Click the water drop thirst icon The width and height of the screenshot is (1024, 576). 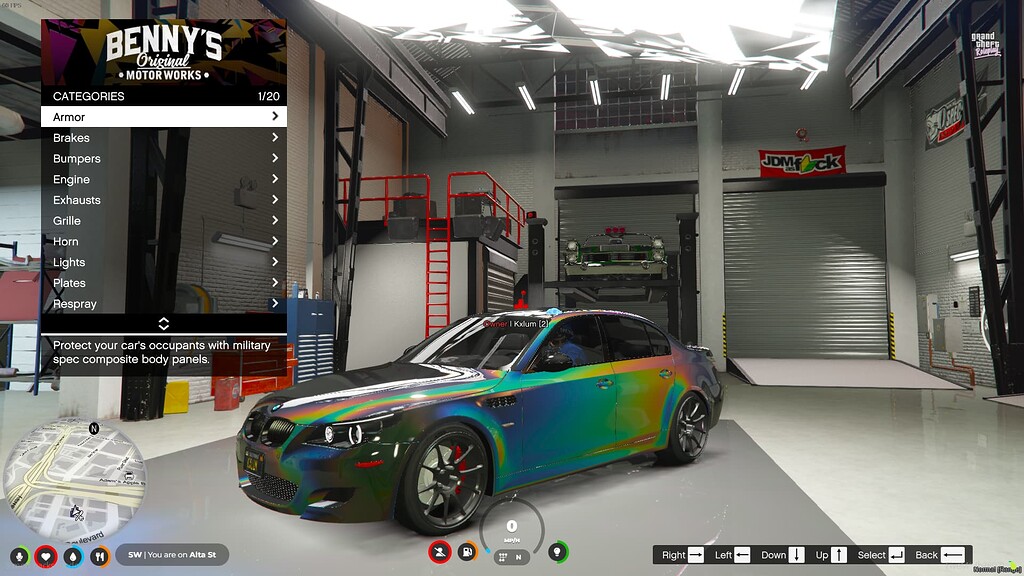click(73, 556)
